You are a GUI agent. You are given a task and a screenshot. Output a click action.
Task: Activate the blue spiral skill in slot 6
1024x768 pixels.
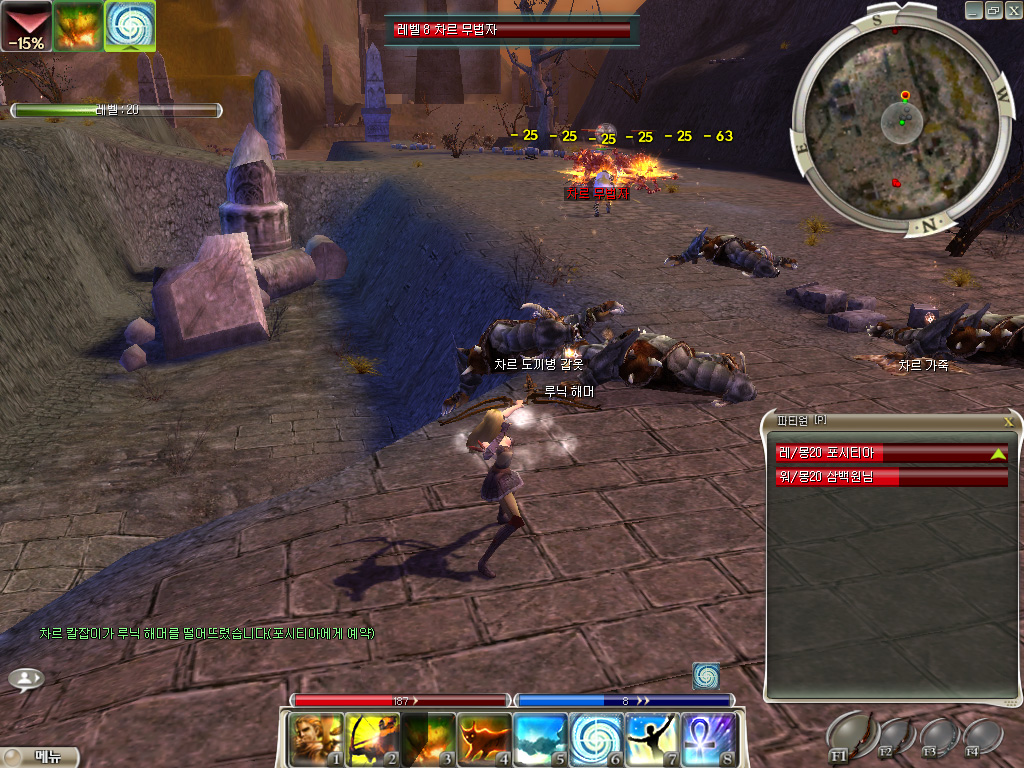597,739
